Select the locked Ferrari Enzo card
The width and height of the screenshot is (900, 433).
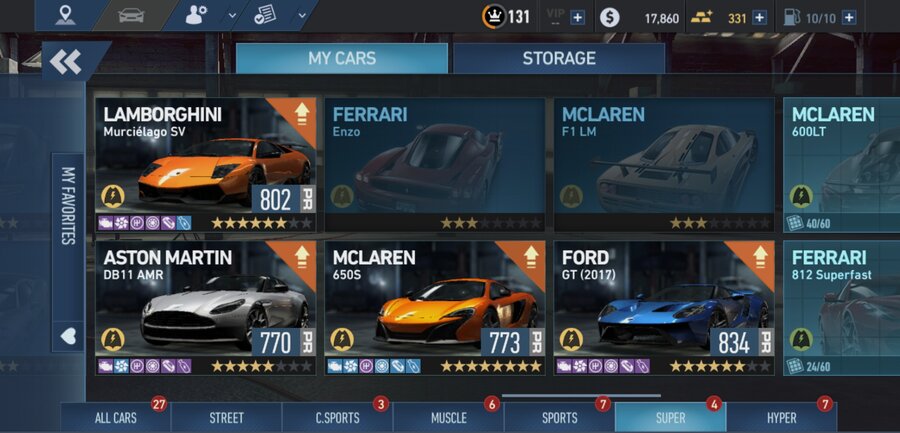click(434, 164)
